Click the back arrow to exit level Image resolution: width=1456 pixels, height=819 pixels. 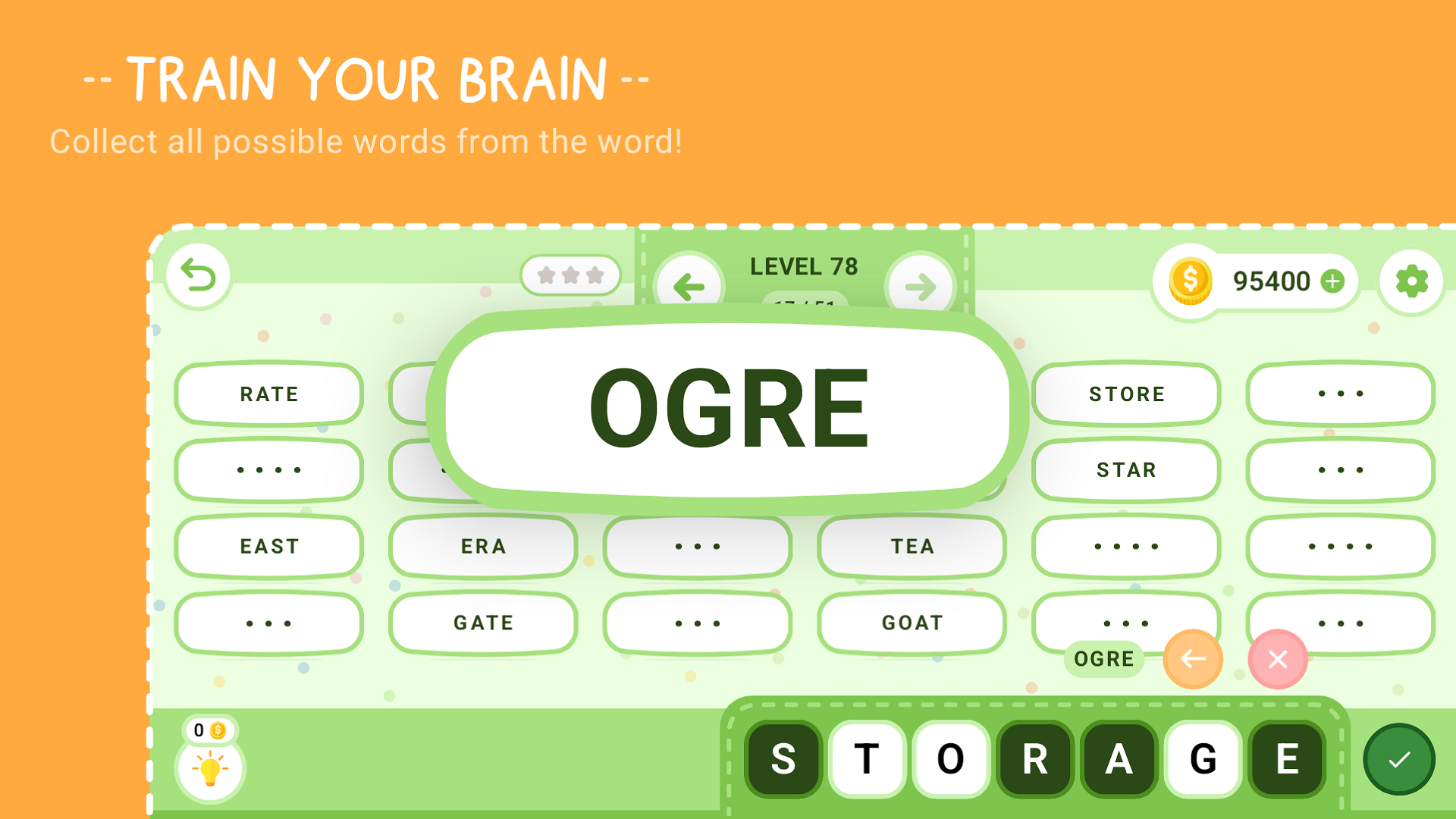click(198, 278)
